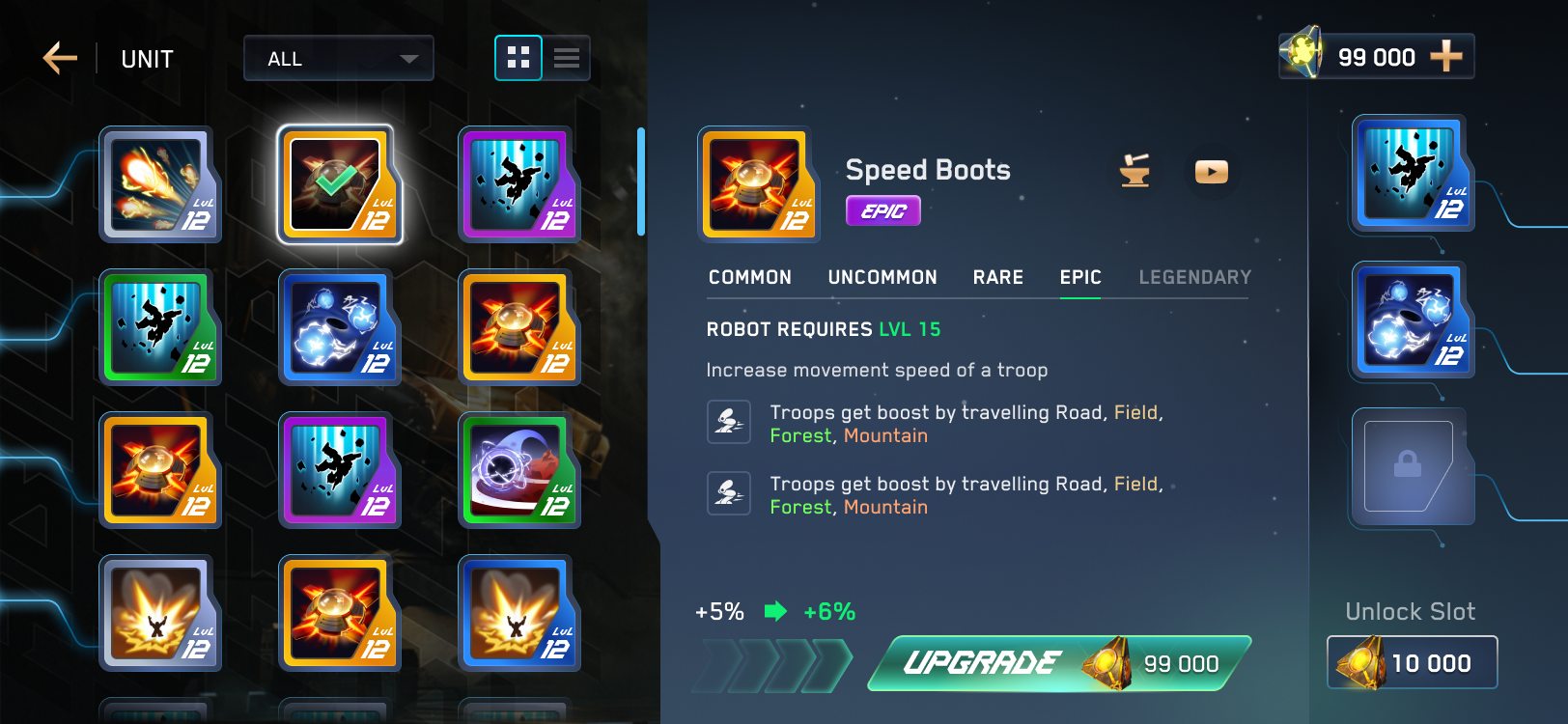Choose the green jumping figure module card
Image resolution: width=1568 pixels, height=724 pixels.
coord(160,326)
